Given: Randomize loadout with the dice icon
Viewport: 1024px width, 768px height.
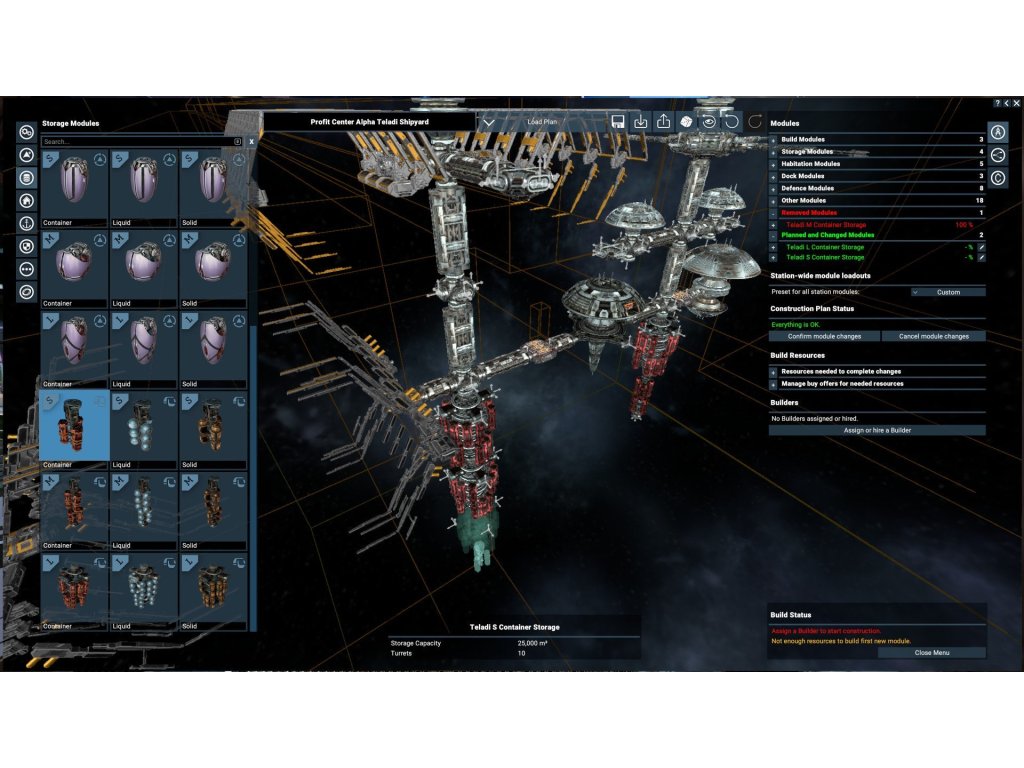Looking at the screenshot, I should 686,122.
